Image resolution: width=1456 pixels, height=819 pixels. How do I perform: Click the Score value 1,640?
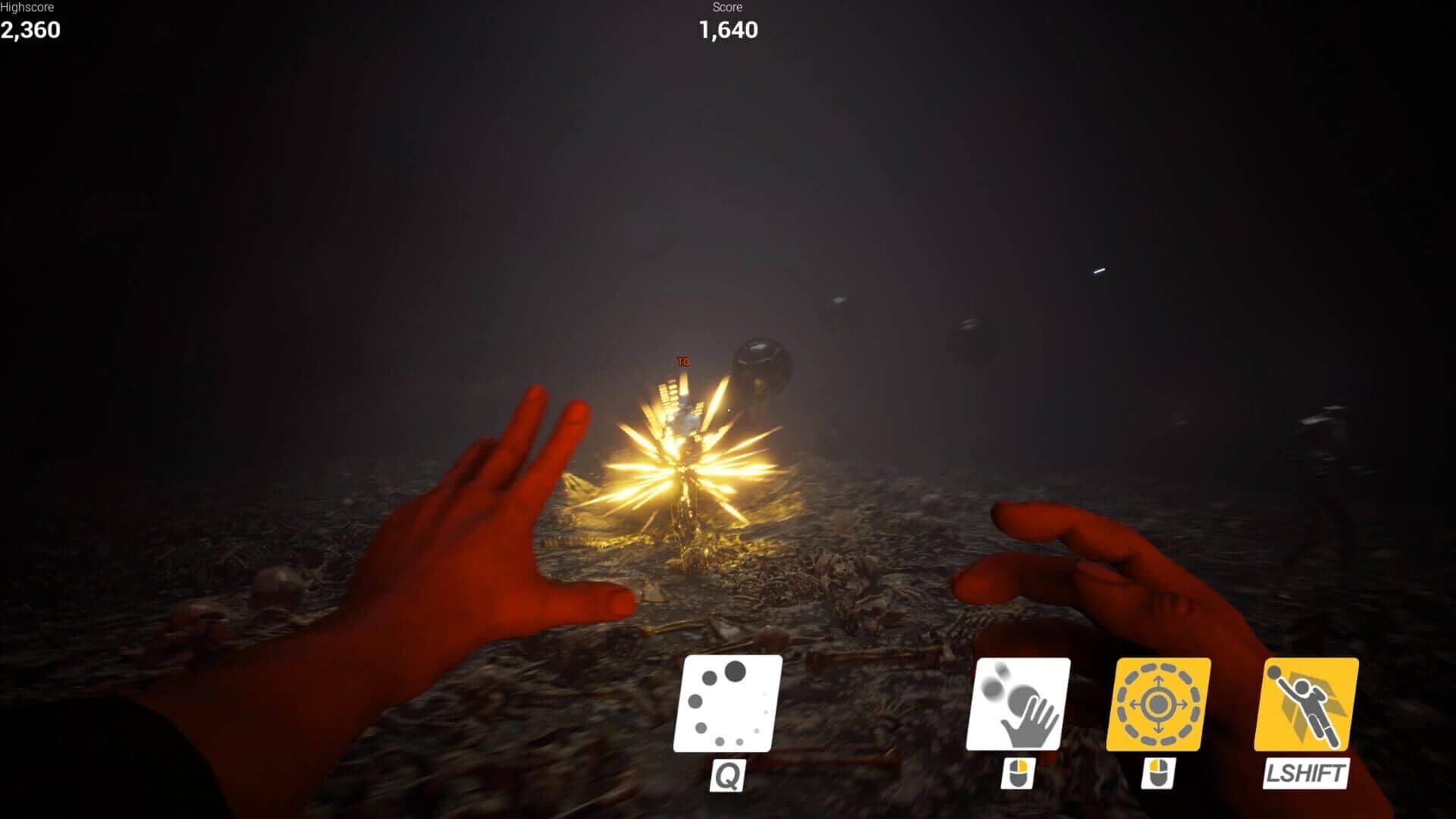[726, 31]
